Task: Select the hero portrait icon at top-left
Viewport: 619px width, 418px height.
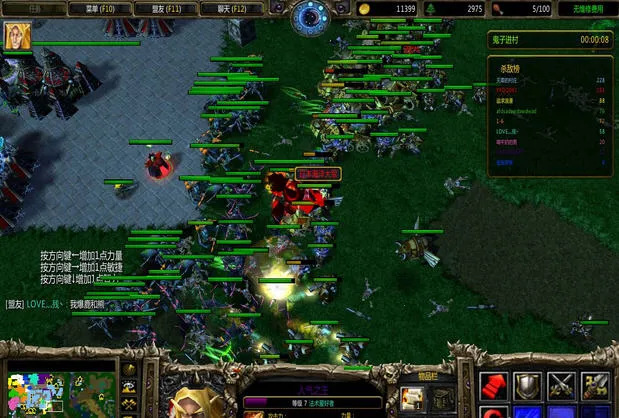Action: click(x=18, y=34)
